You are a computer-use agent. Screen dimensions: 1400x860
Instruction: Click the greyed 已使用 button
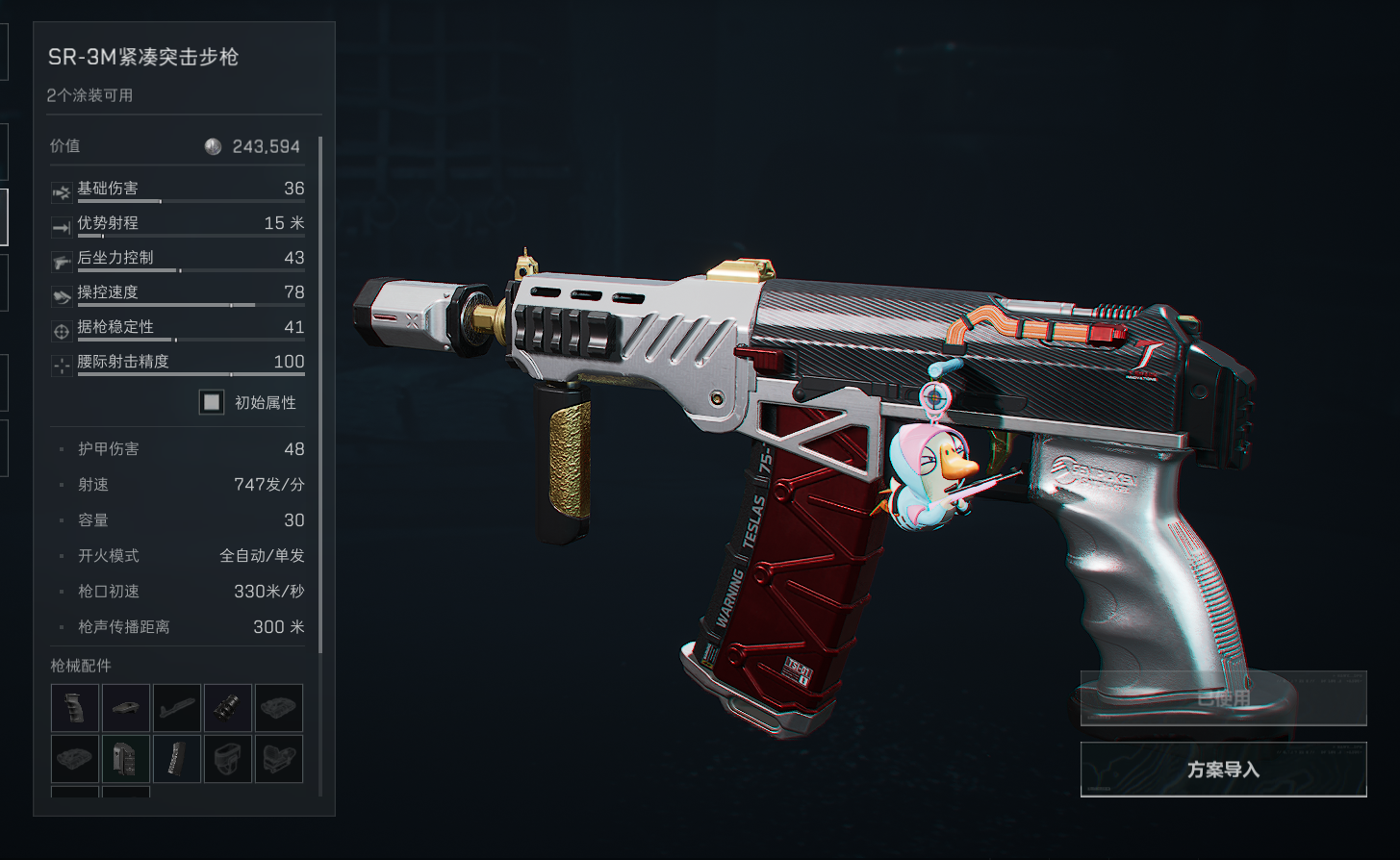click(1223, 698)
